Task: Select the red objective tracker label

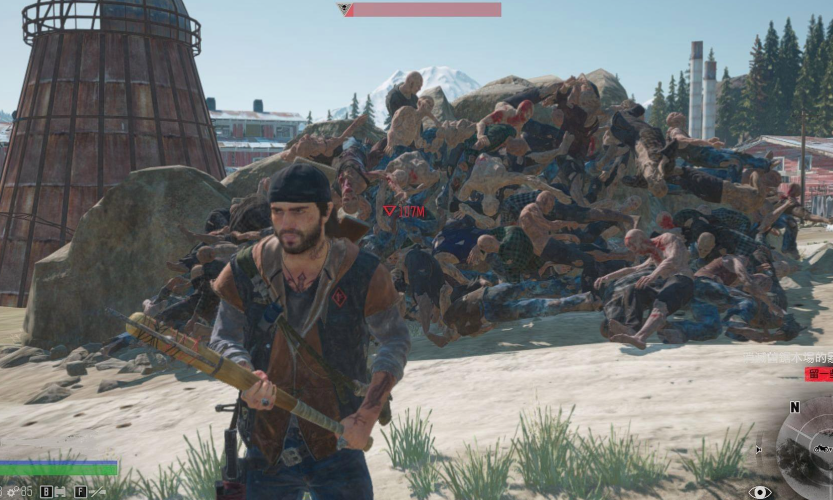Action: pos(818,374)
